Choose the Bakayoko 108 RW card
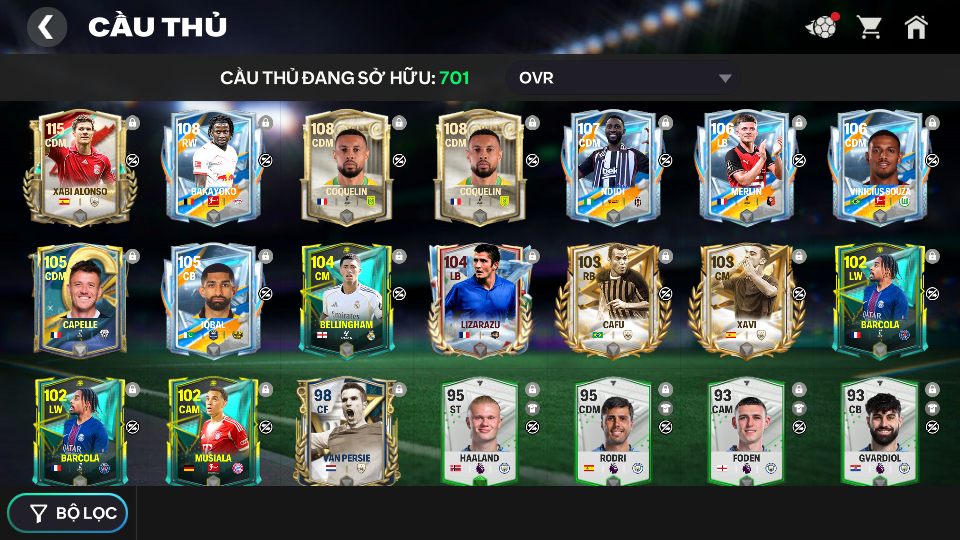 pyautogui.click(x=212, y=167)
